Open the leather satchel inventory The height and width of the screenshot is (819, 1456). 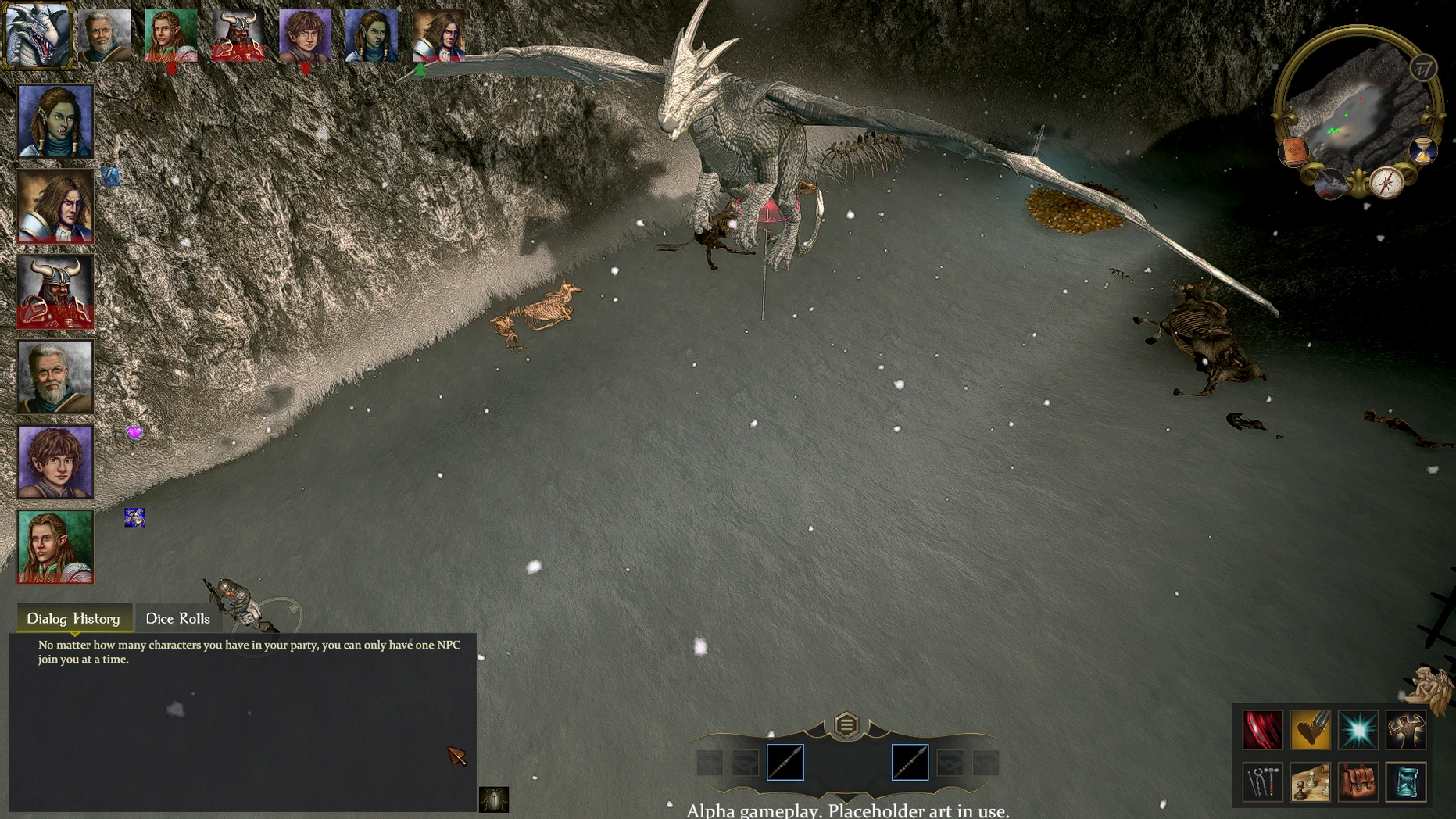click(x=1358, y=781)
